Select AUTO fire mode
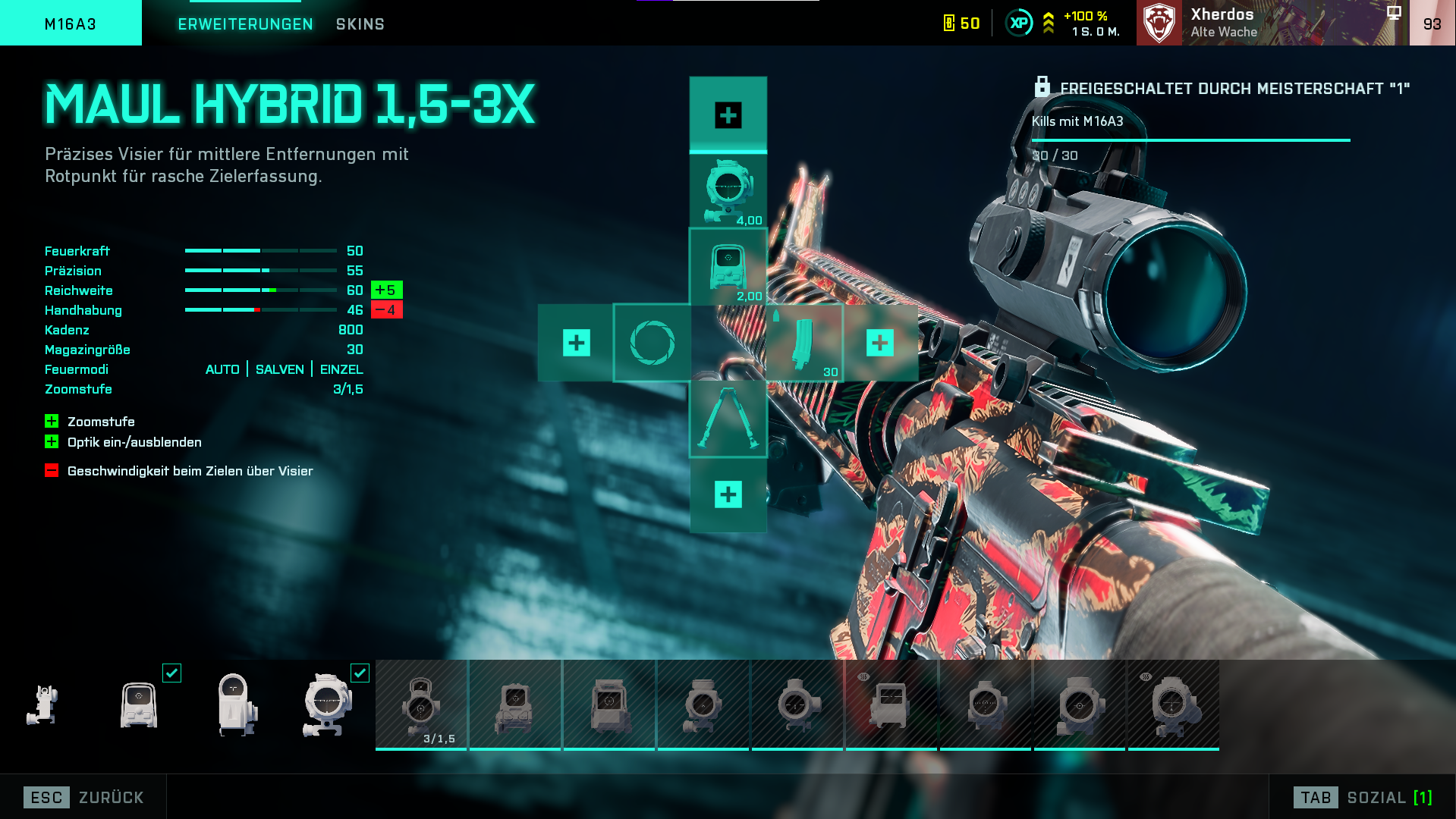The width and height of the screenshot is (1456, 819). [222, 369]
